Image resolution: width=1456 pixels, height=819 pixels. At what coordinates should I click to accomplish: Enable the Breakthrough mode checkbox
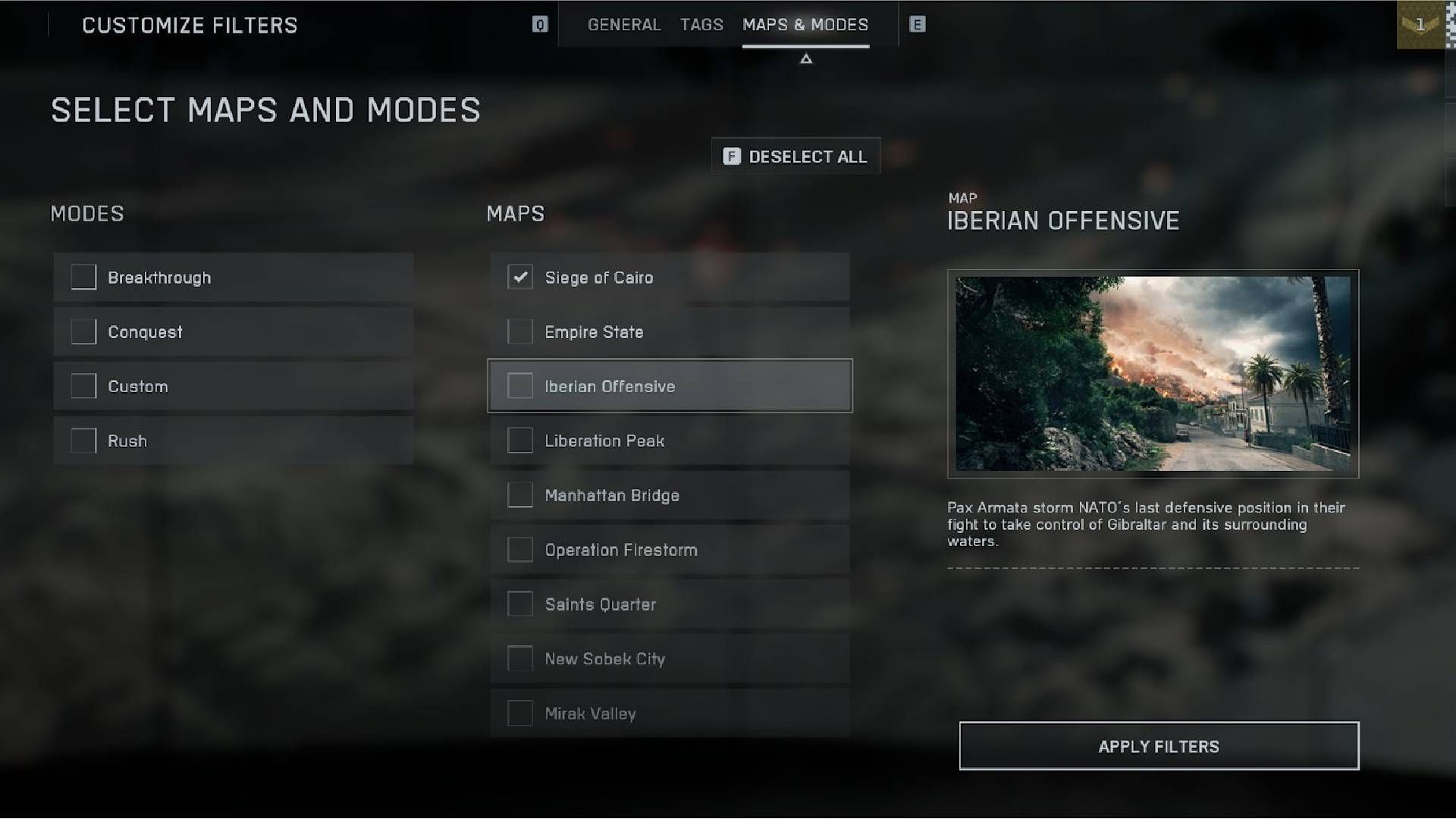[83, 278]
